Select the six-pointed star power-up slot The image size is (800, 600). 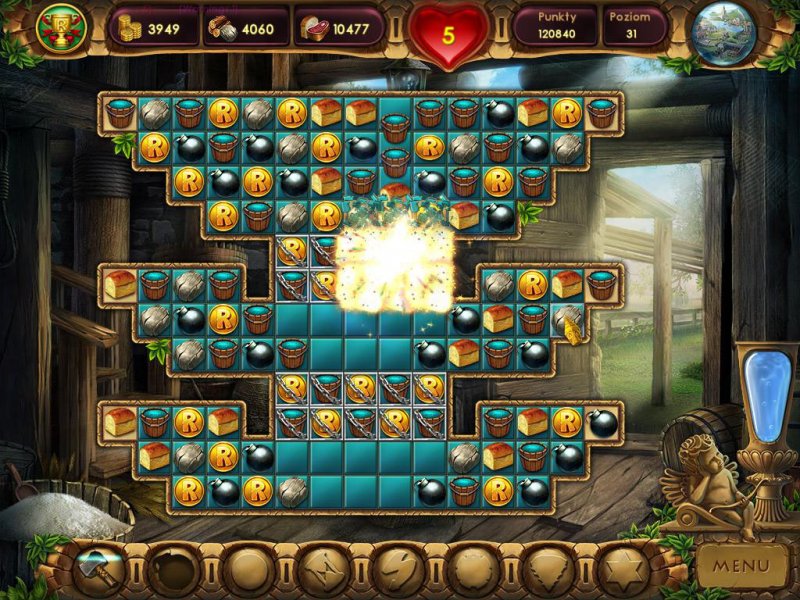pos(621,570)
